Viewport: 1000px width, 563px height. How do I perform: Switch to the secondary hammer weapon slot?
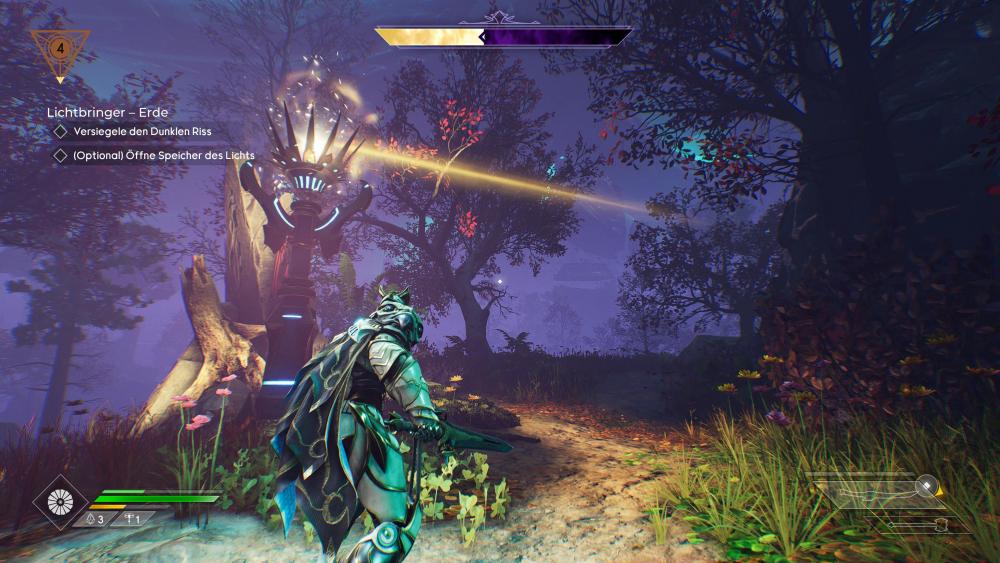920,525
